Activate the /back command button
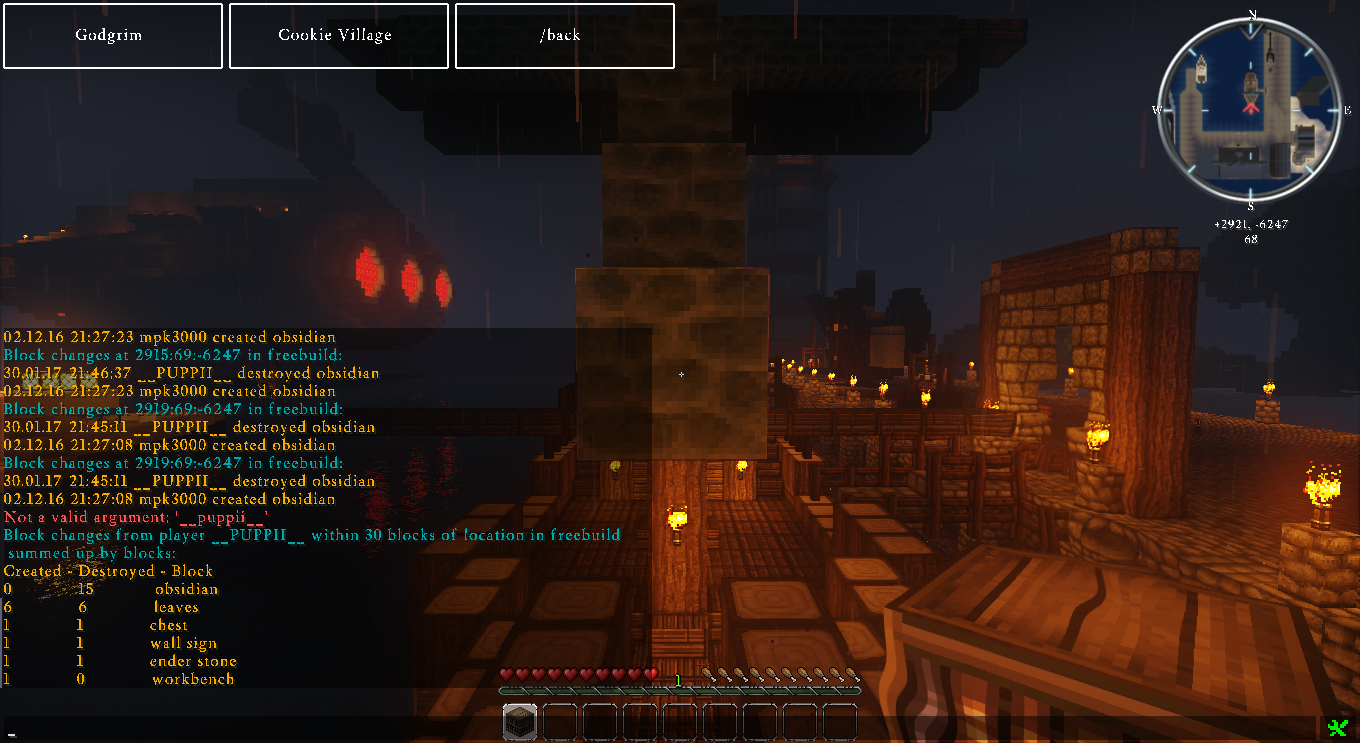 coord(564,36)
